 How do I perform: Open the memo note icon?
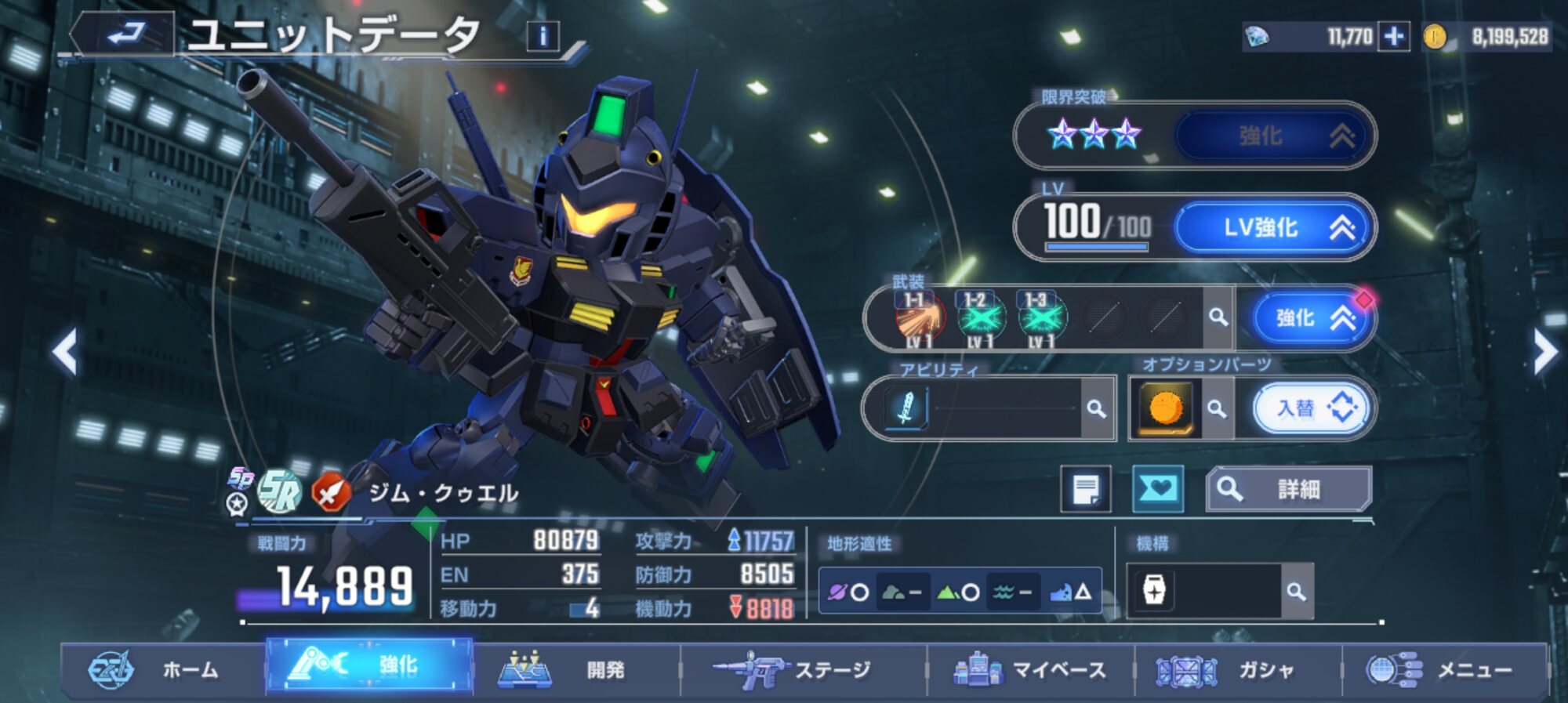click(x=1086, y=490)
